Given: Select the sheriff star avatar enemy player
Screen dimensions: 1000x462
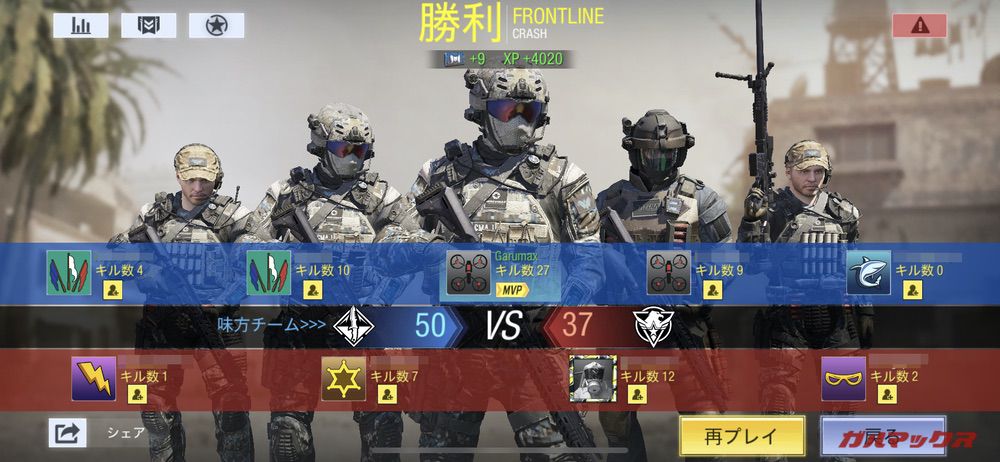Looking at the screenshot, I should coord(343,379).
